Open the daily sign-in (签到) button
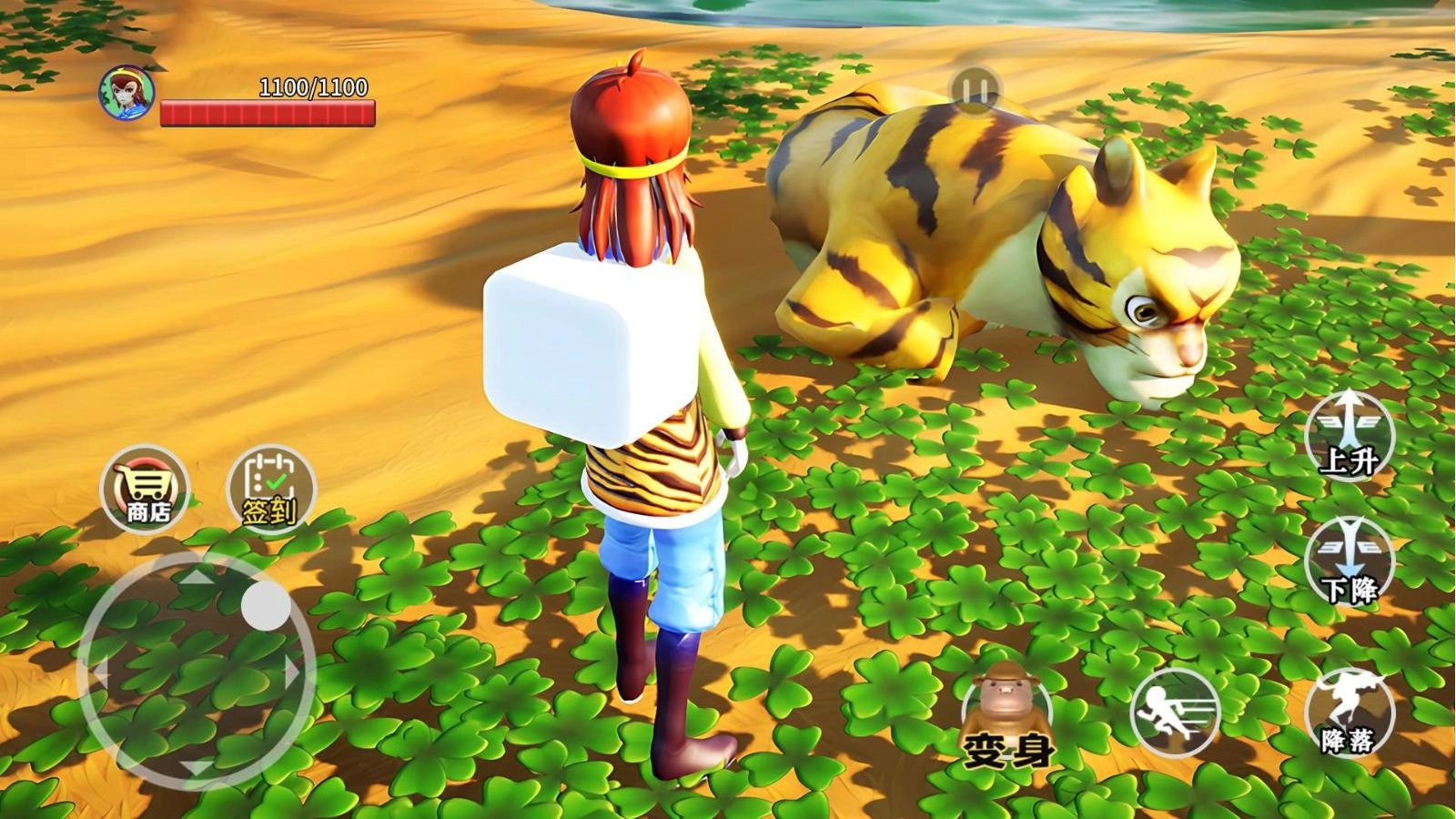1456x819 pixels. point(270,488)
